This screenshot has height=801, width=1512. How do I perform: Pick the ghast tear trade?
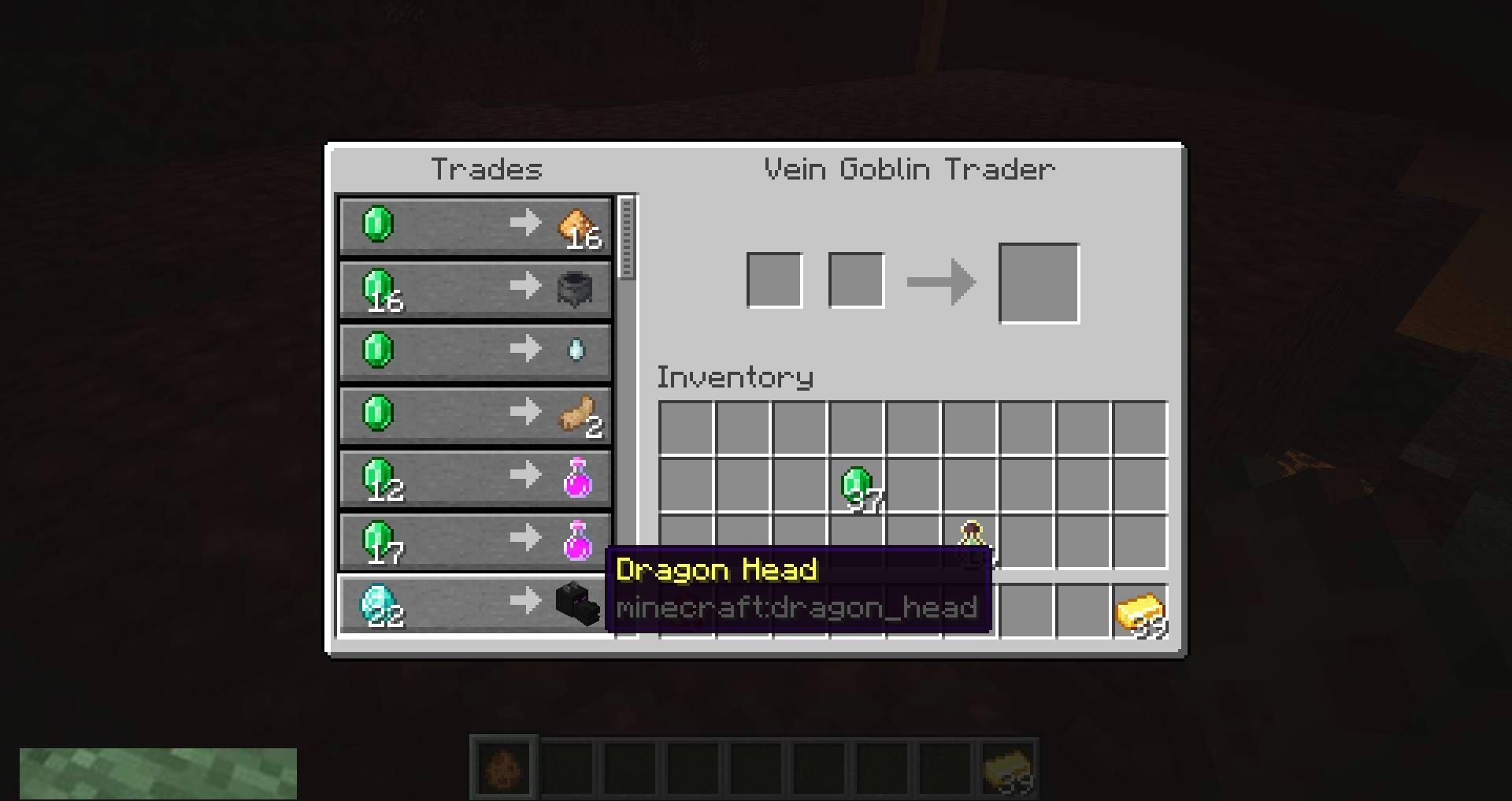pyautogui.click(x=475, y=351)
